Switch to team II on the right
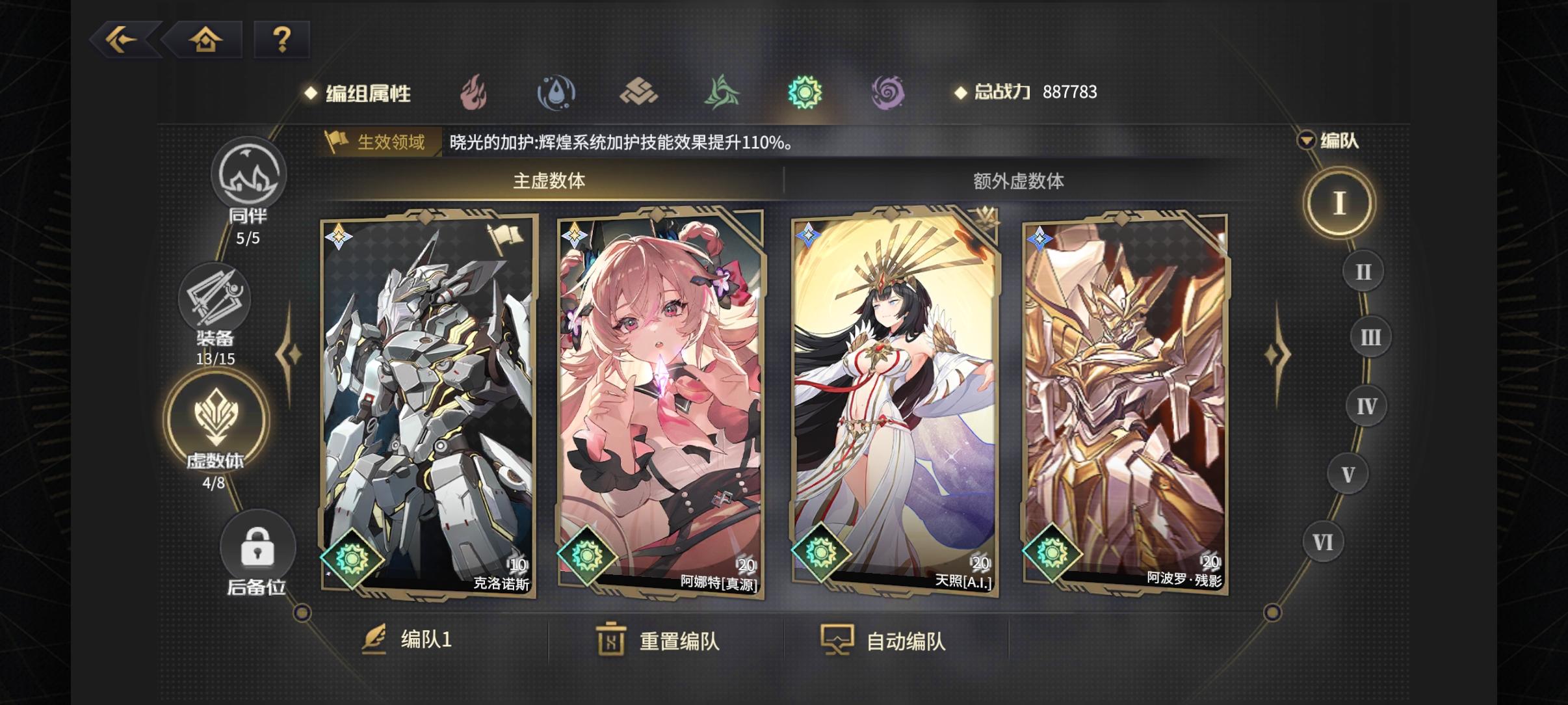1568x705 pixels. click(1363, 271)
